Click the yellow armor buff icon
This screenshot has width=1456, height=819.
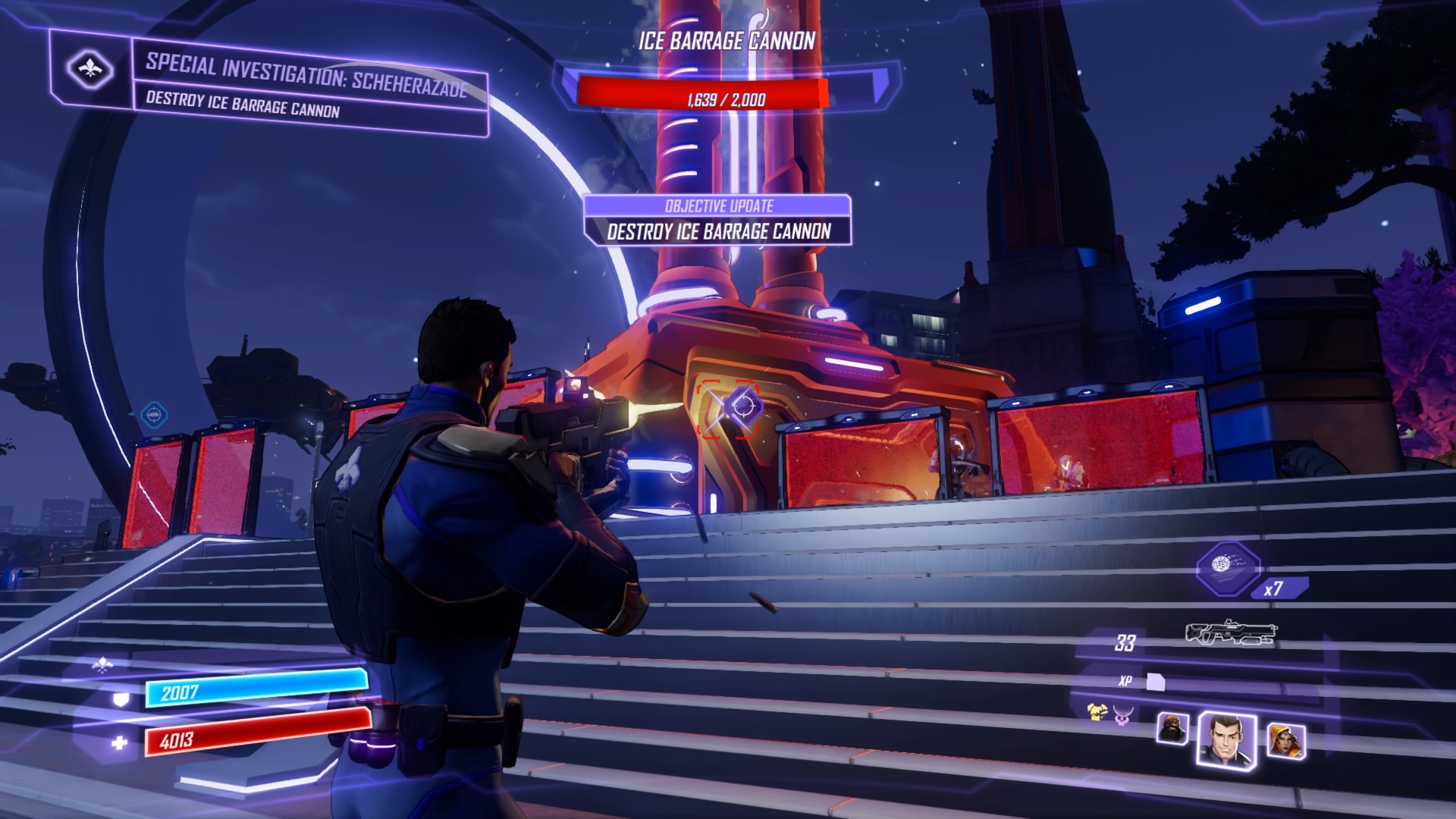1097,712
